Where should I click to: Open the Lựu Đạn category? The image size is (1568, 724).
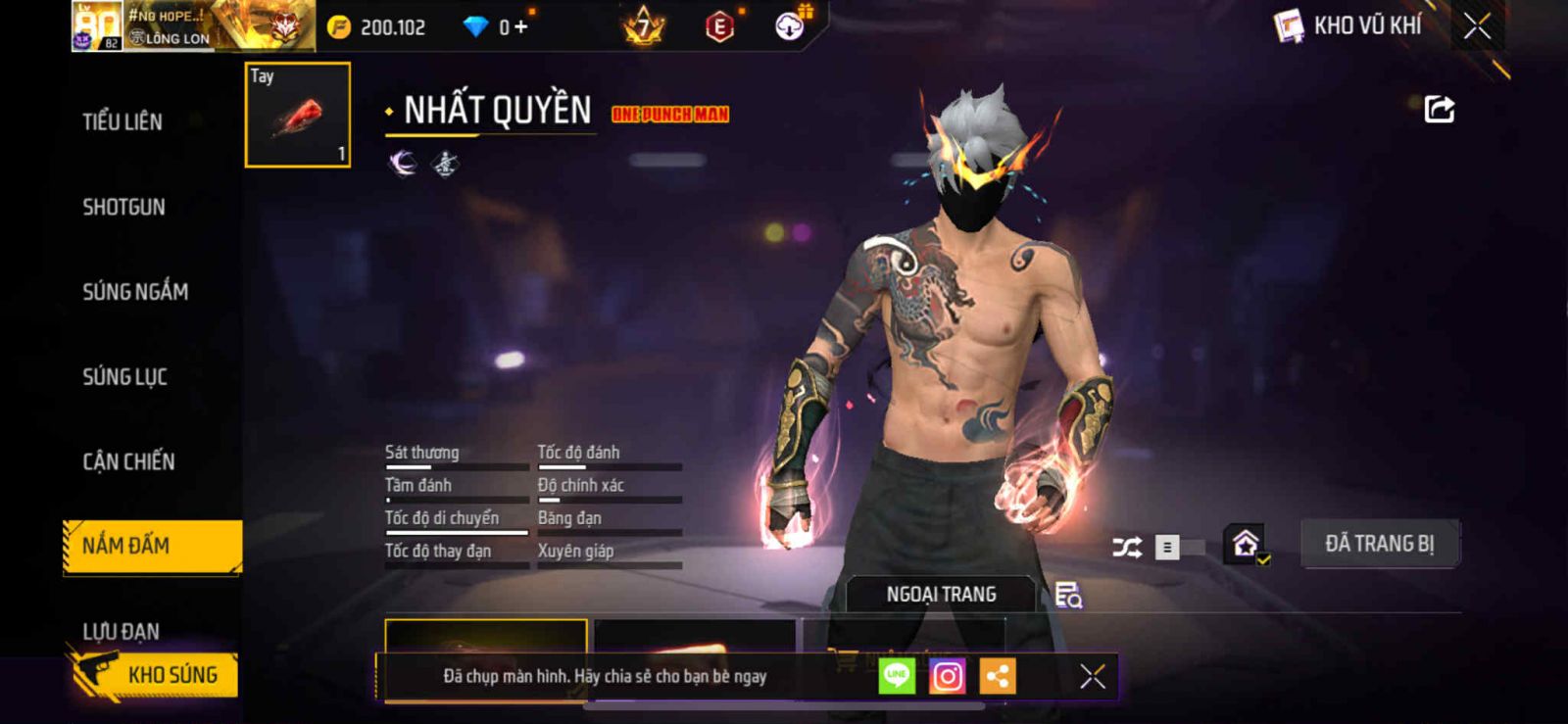[x=121, y=631]
